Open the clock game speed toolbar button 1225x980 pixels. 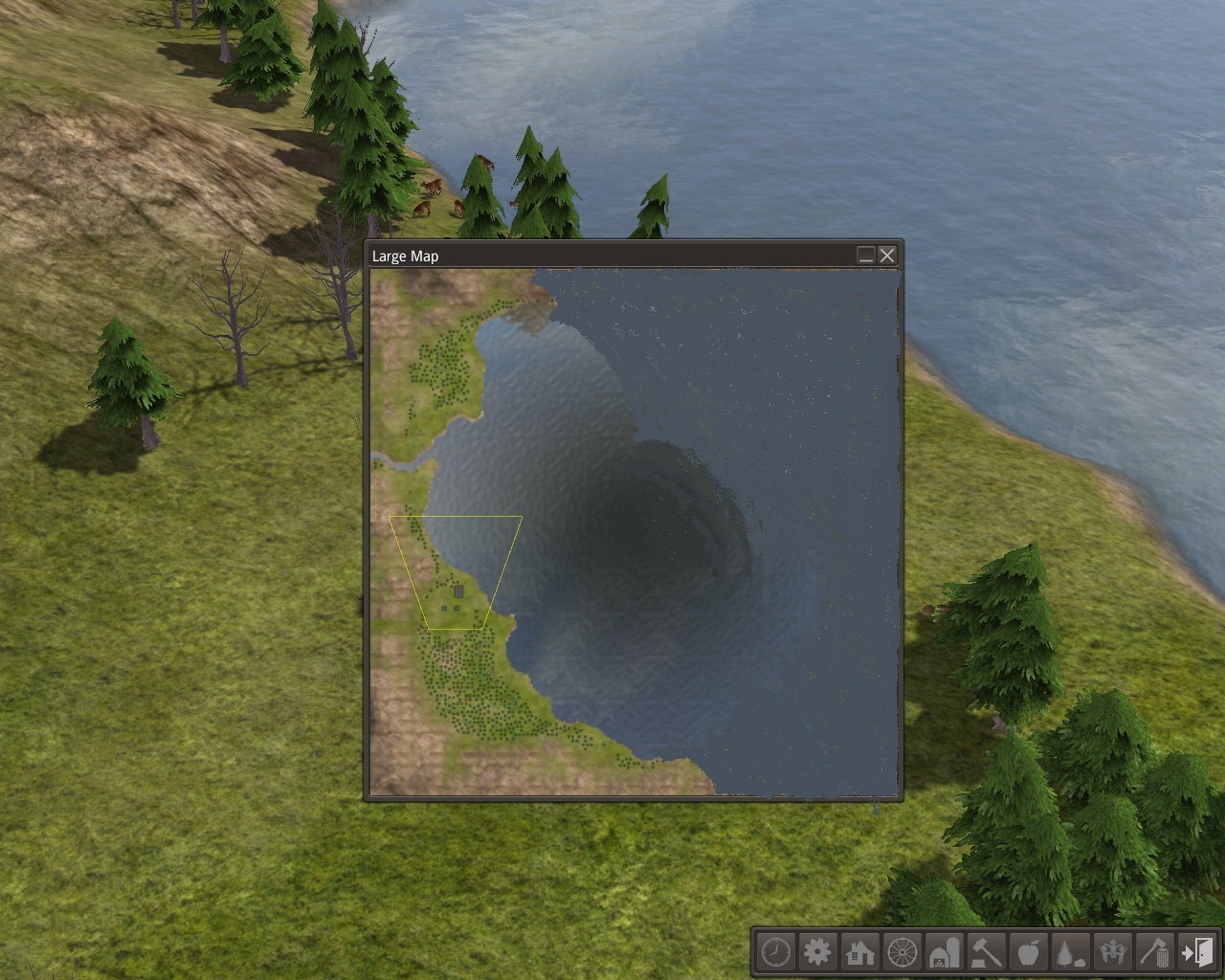coord(776,952)
